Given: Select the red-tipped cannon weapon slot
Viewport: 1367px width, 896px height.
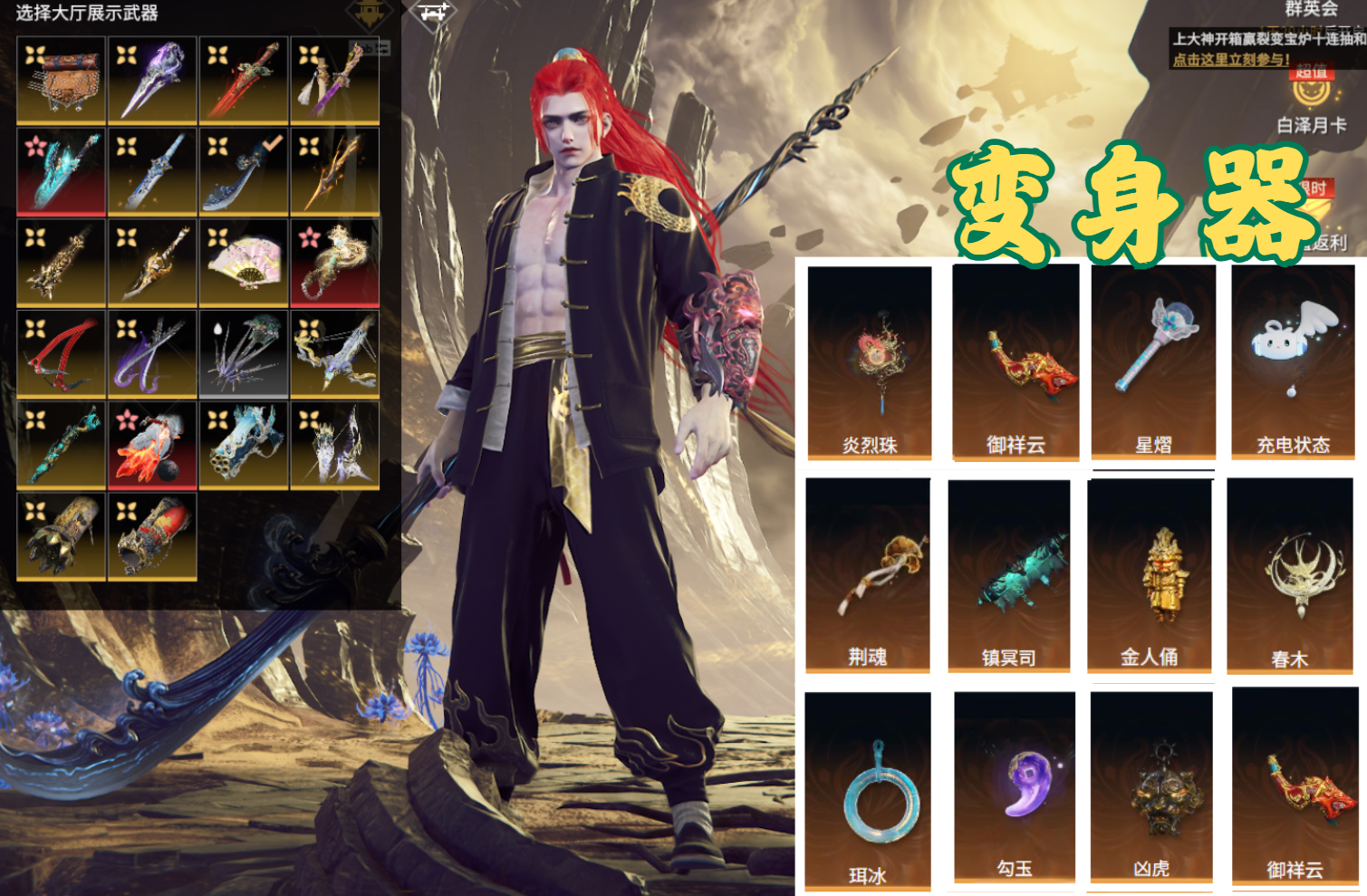Looking at the screenshot, I should click(152, 536).
